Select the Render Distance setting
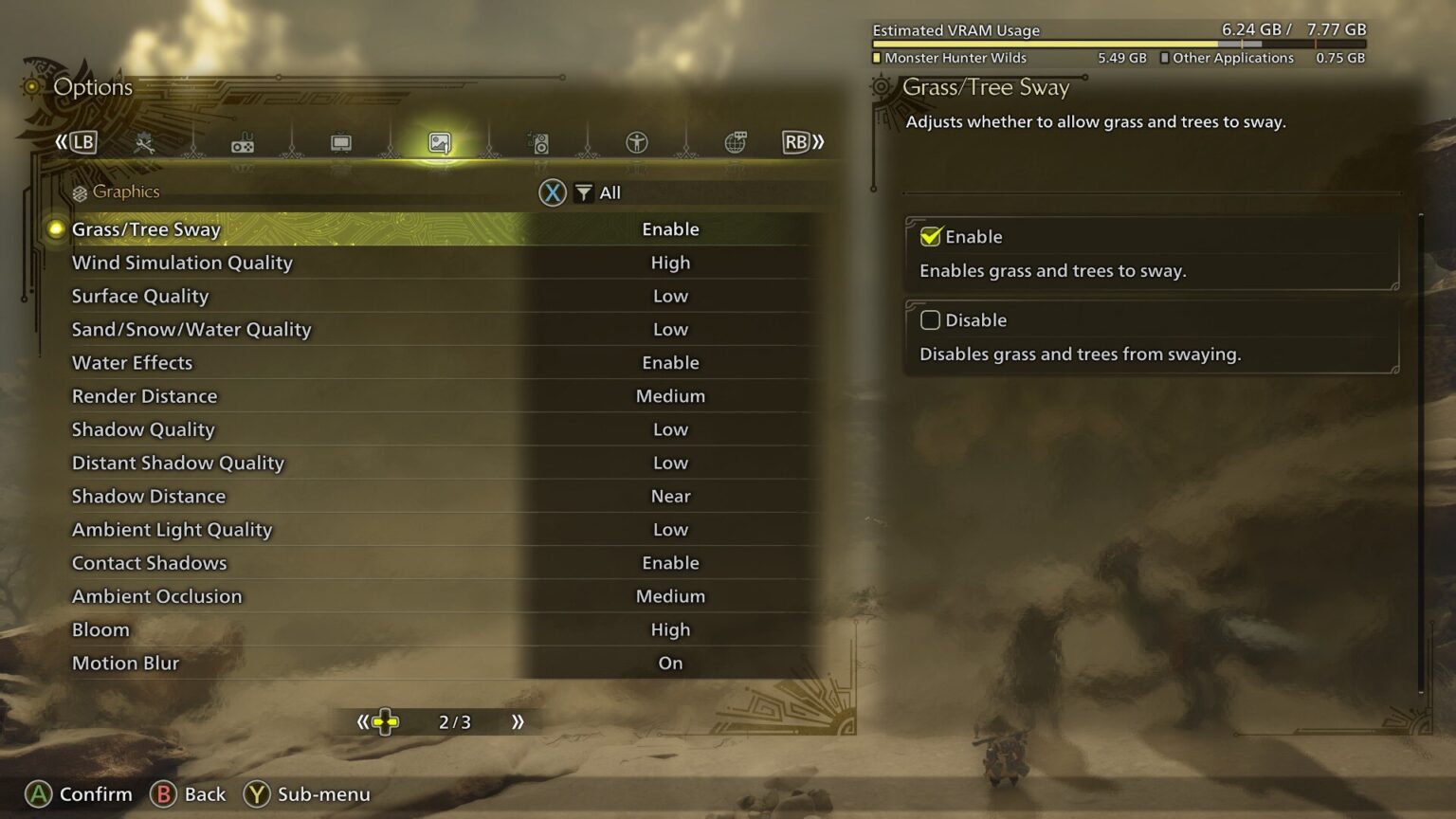 379,395
